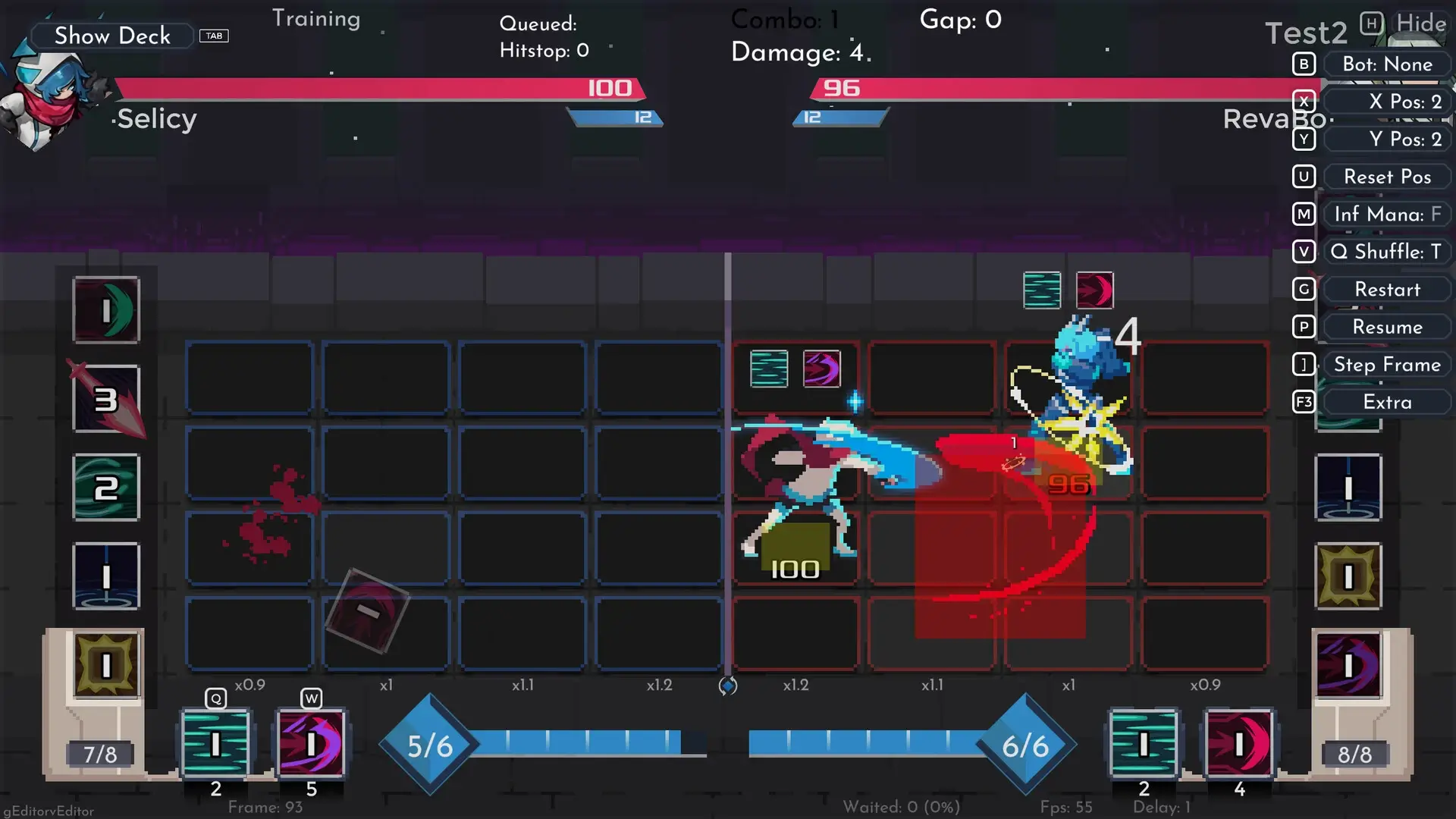Viewport: 1456px width, 819px height.
Task: Click the opponent's 8/8 deck counter
Action: (1354, 754)
